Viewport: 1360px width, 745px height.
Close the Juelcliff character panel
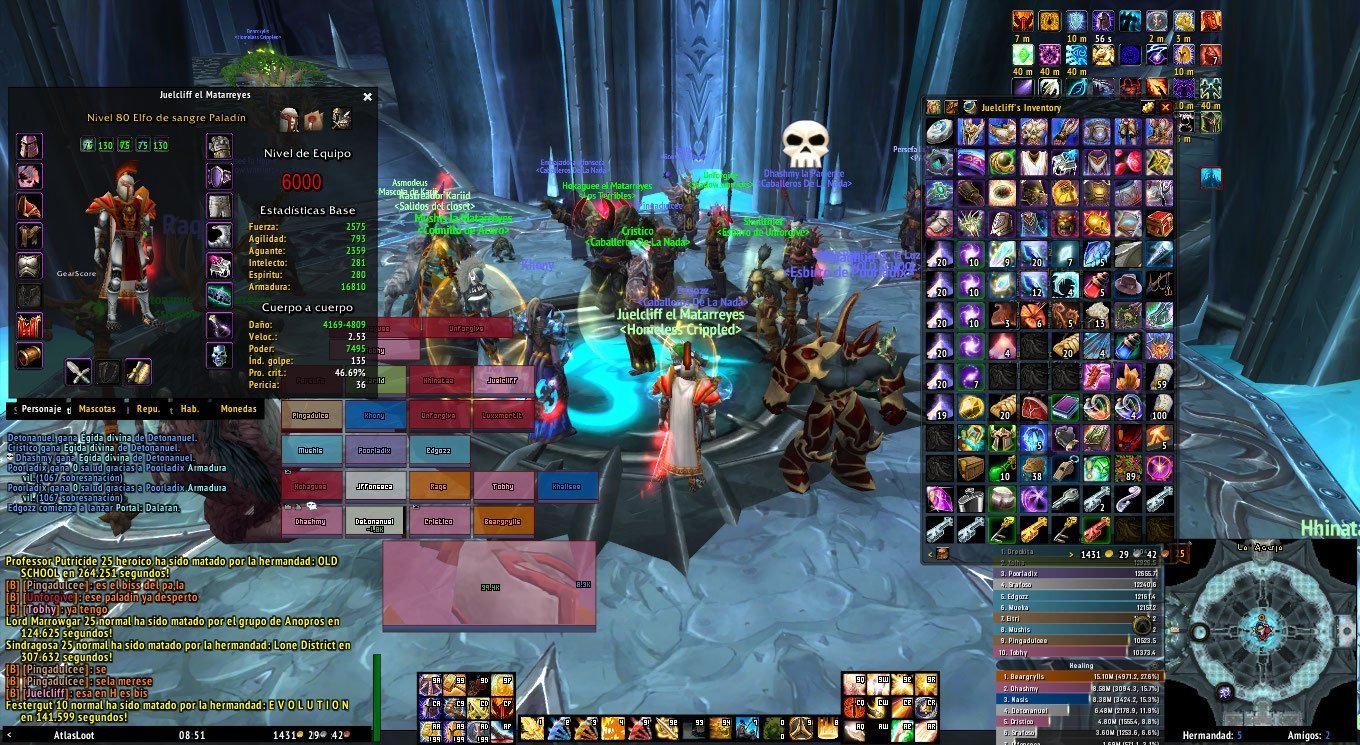click(367, 97)
